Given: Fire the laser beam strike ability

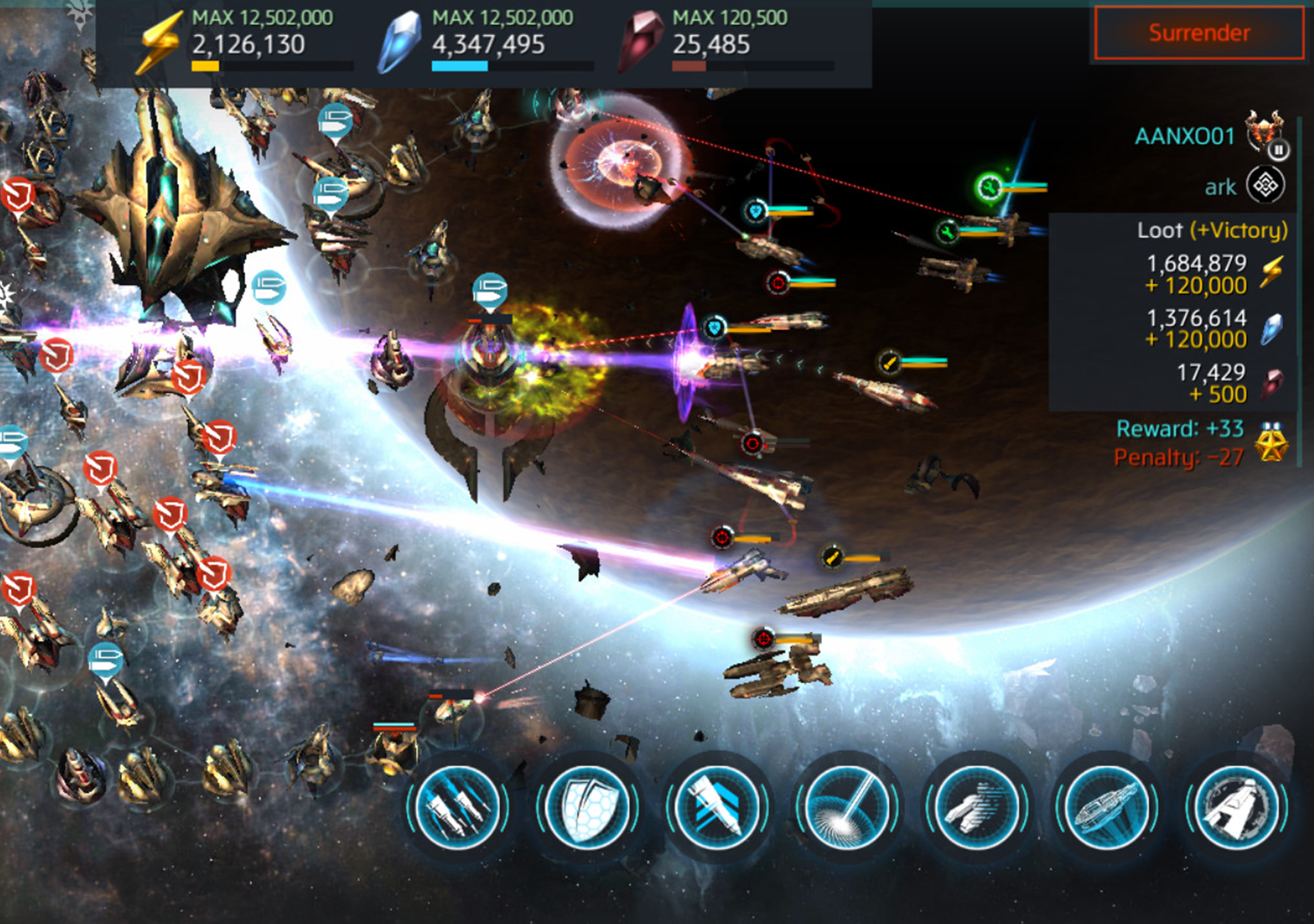Looking at the screenshot, I should pyautogui.click(x=847, y=808).
